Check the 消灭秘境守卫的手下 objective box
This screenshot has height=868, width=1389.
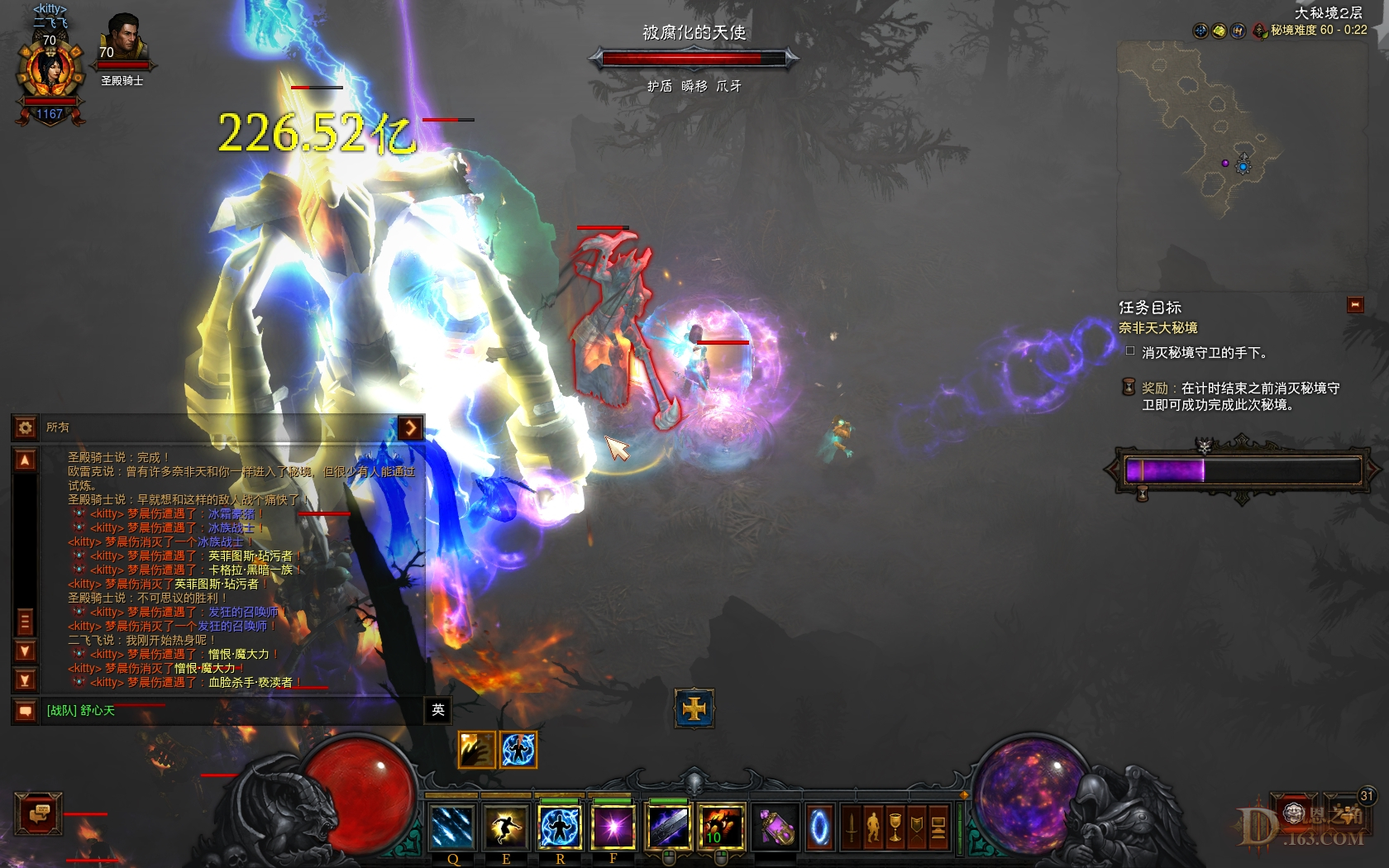pos(1131,352)
